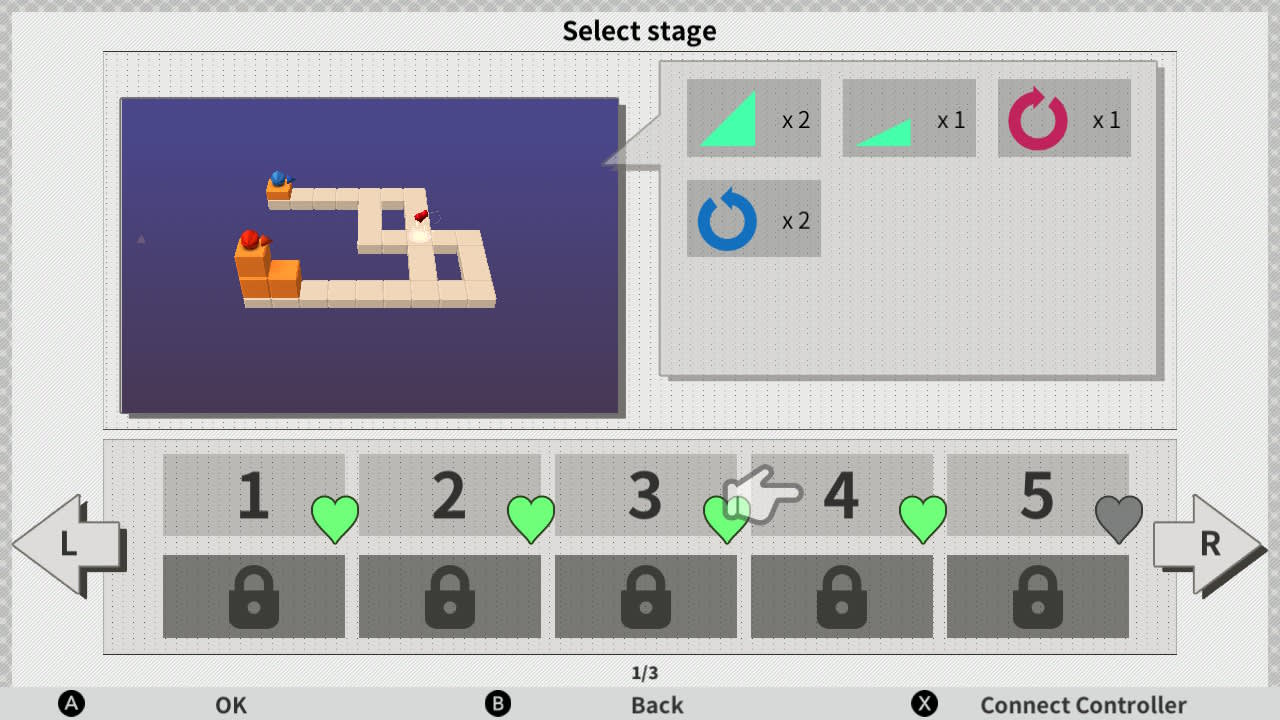Toggle the gray heart on stage 5

click(1120, 519)
